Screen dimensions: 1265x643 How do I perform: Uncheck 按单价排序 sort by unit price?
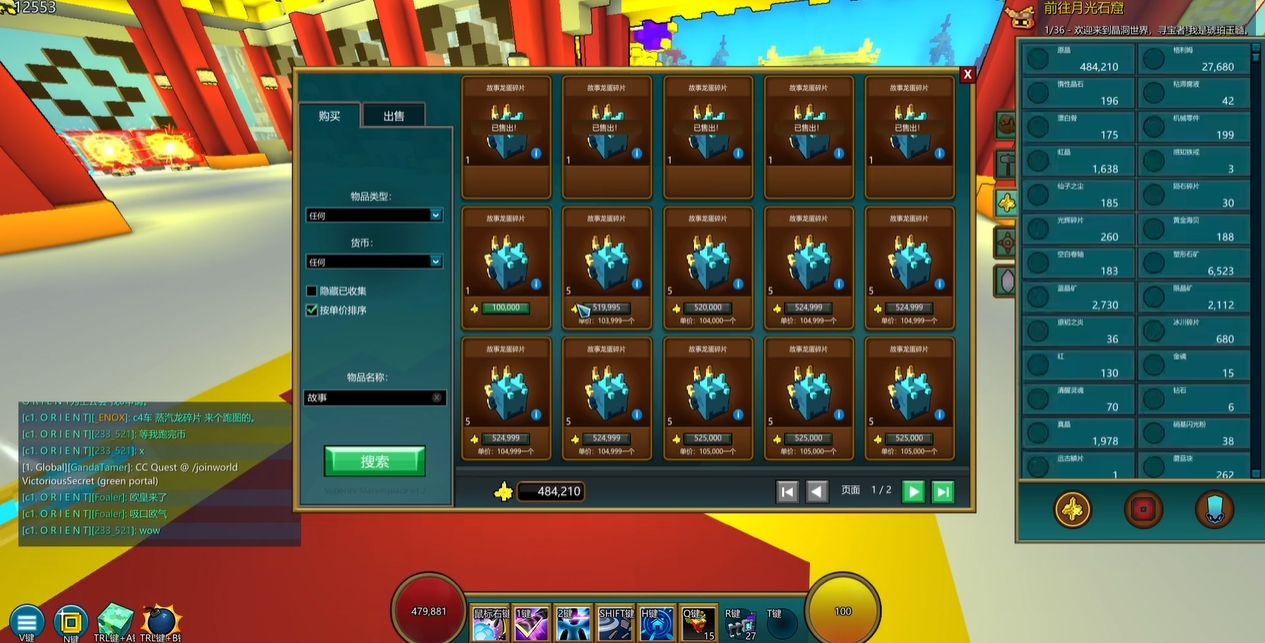(x=312, y=310)
